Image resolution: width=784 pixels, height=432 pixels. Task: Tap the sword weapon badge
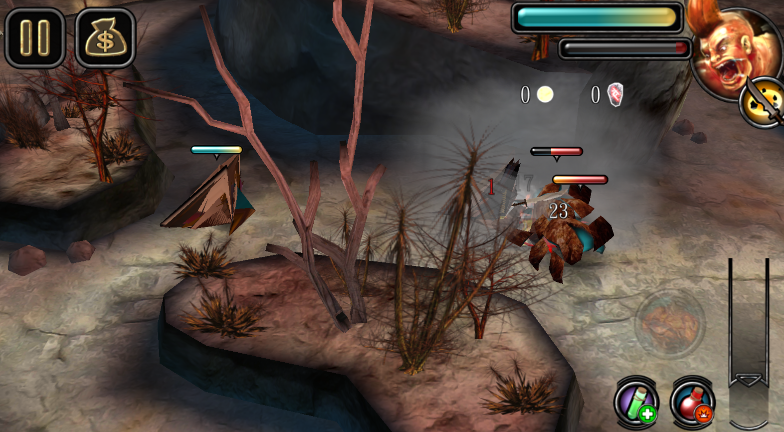(x=764, y=101)
